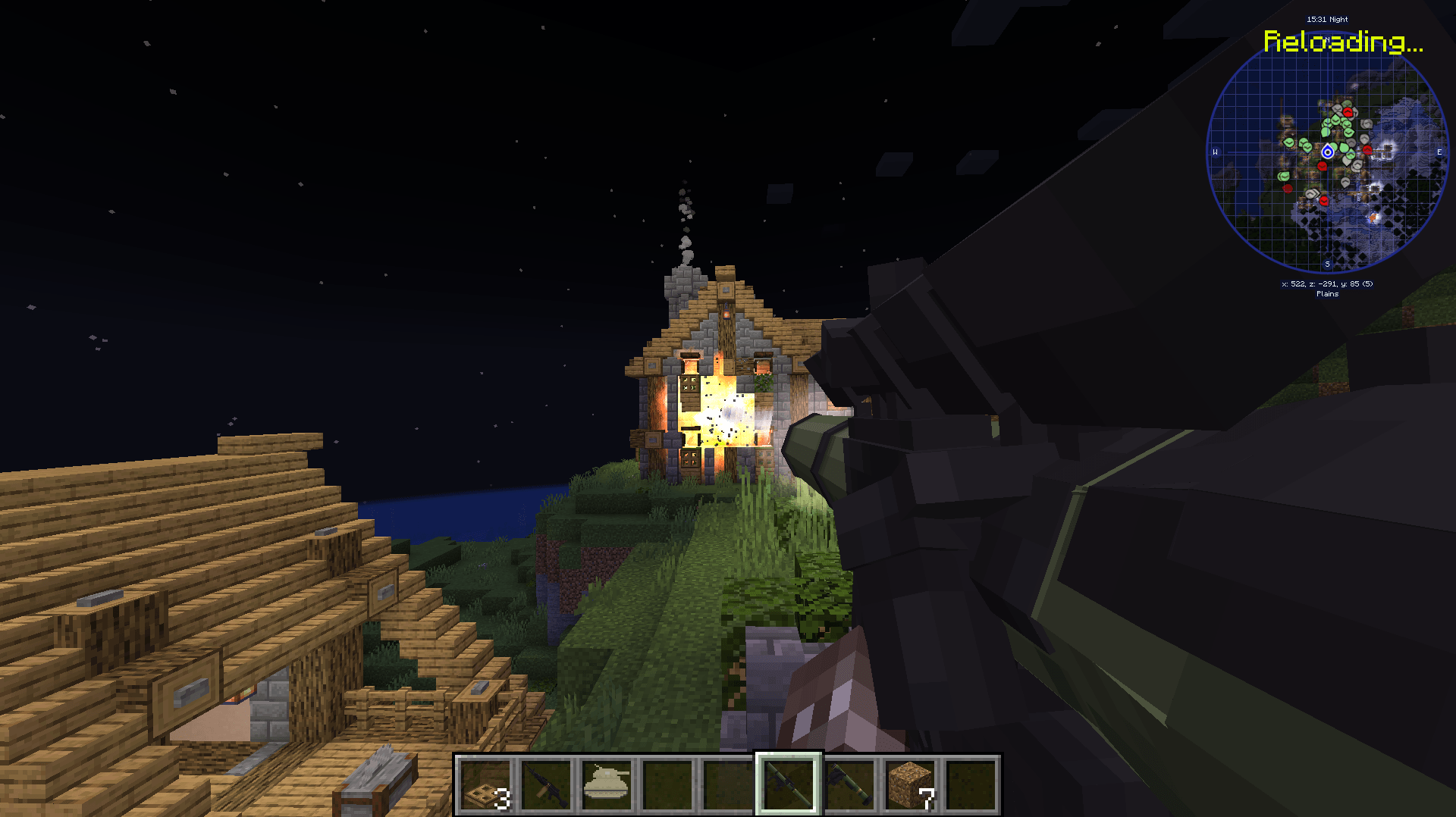1456x817 pixels.
Task: Click the blue player arrow on the minimap
Action: coord(1328,152)
